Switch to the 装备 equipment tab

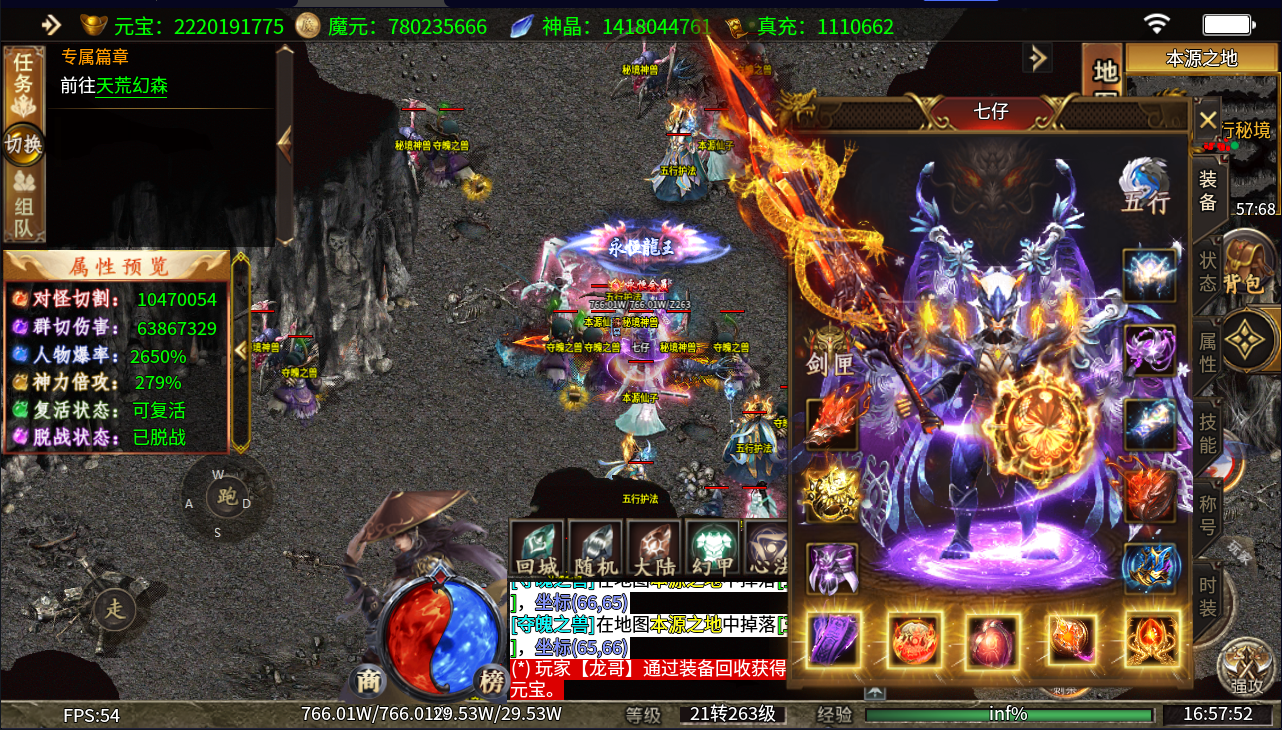point(1208,190)
